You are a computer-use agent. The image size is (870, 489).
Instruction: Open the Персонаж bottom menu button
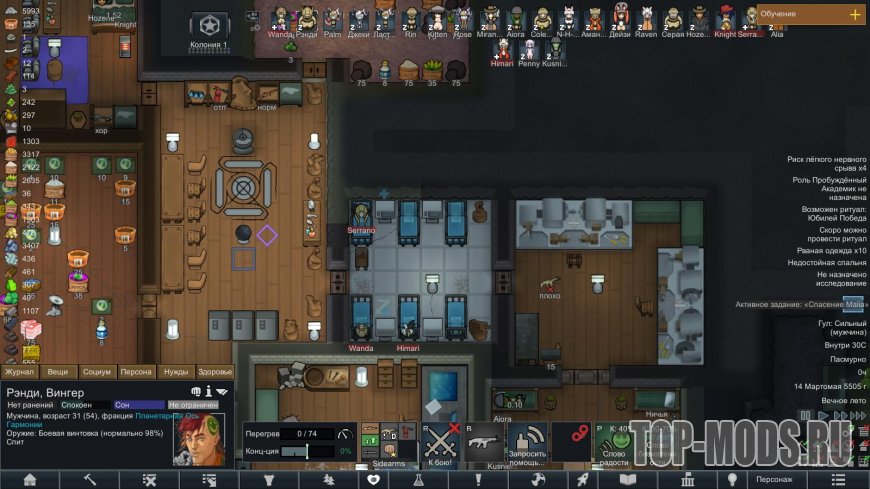coord(775,480)
